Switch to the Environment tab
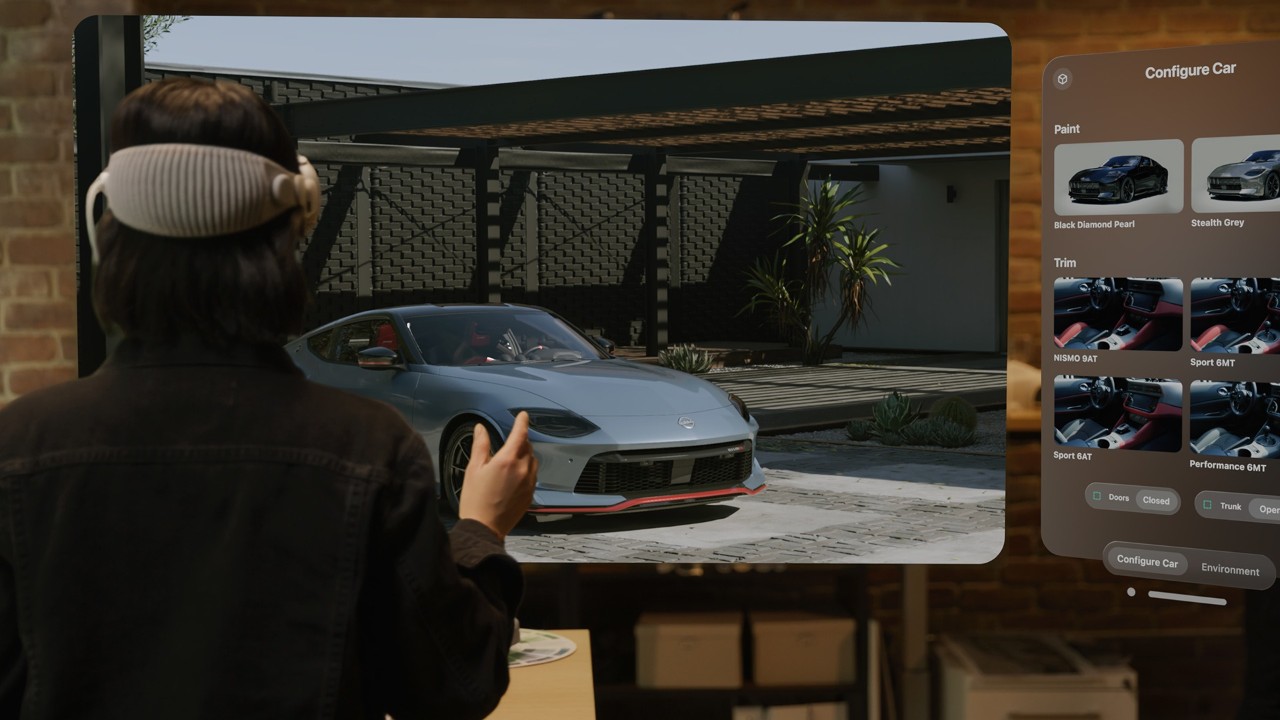 1231,570
